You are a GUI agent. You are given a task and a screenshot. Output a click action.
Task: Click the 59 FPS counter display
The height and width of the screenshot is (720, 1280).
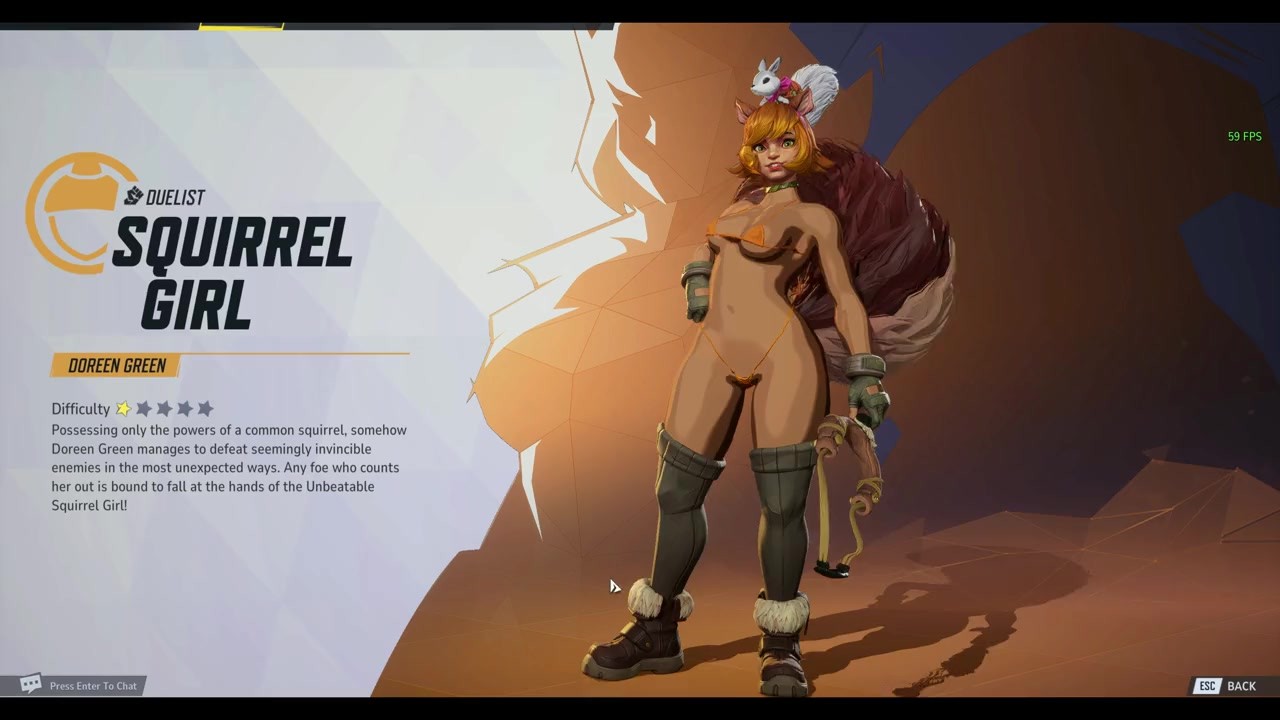tap(1244, 136)
